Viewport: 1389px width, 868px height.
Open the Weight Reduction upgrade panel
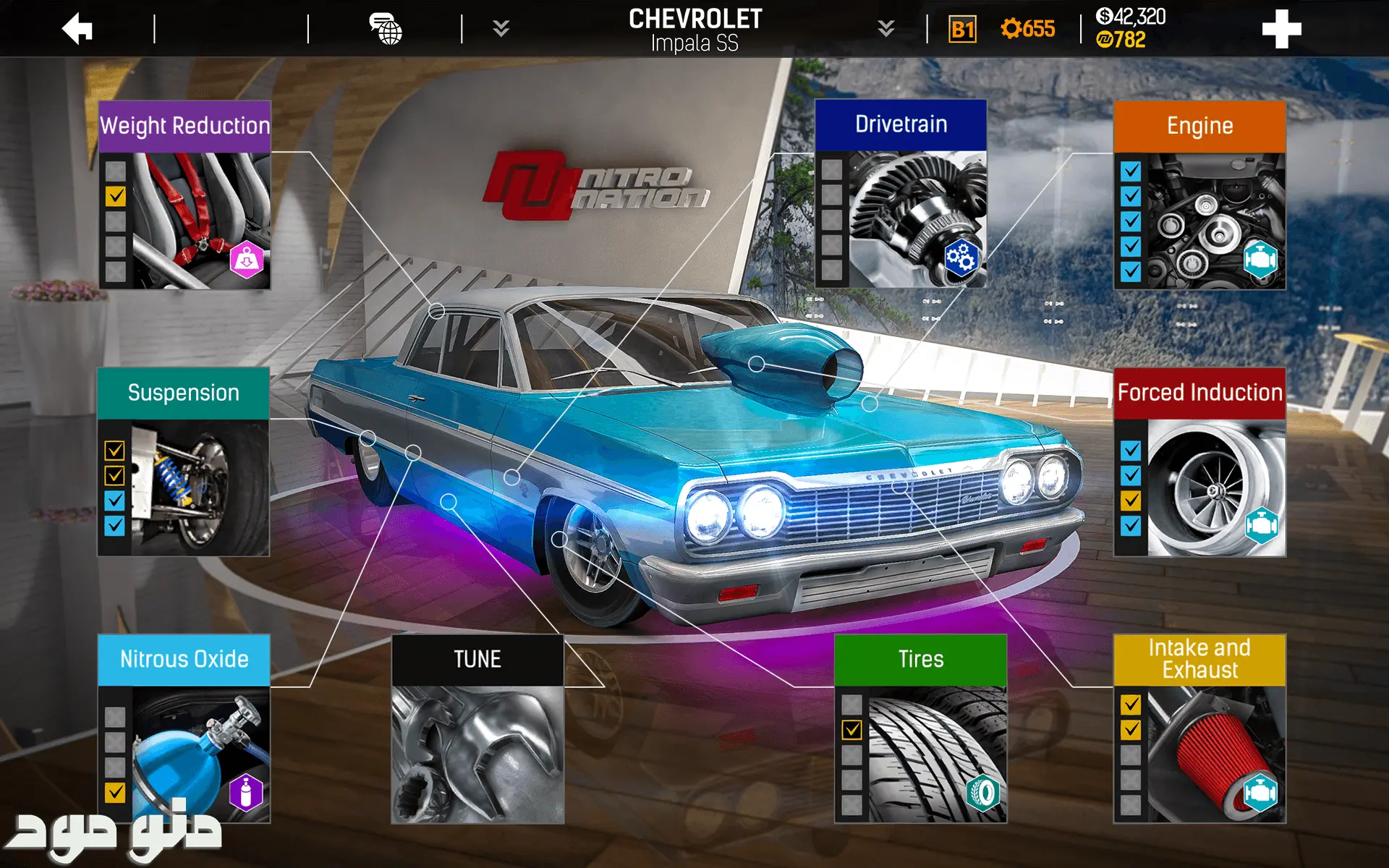[x=185, y=195]
